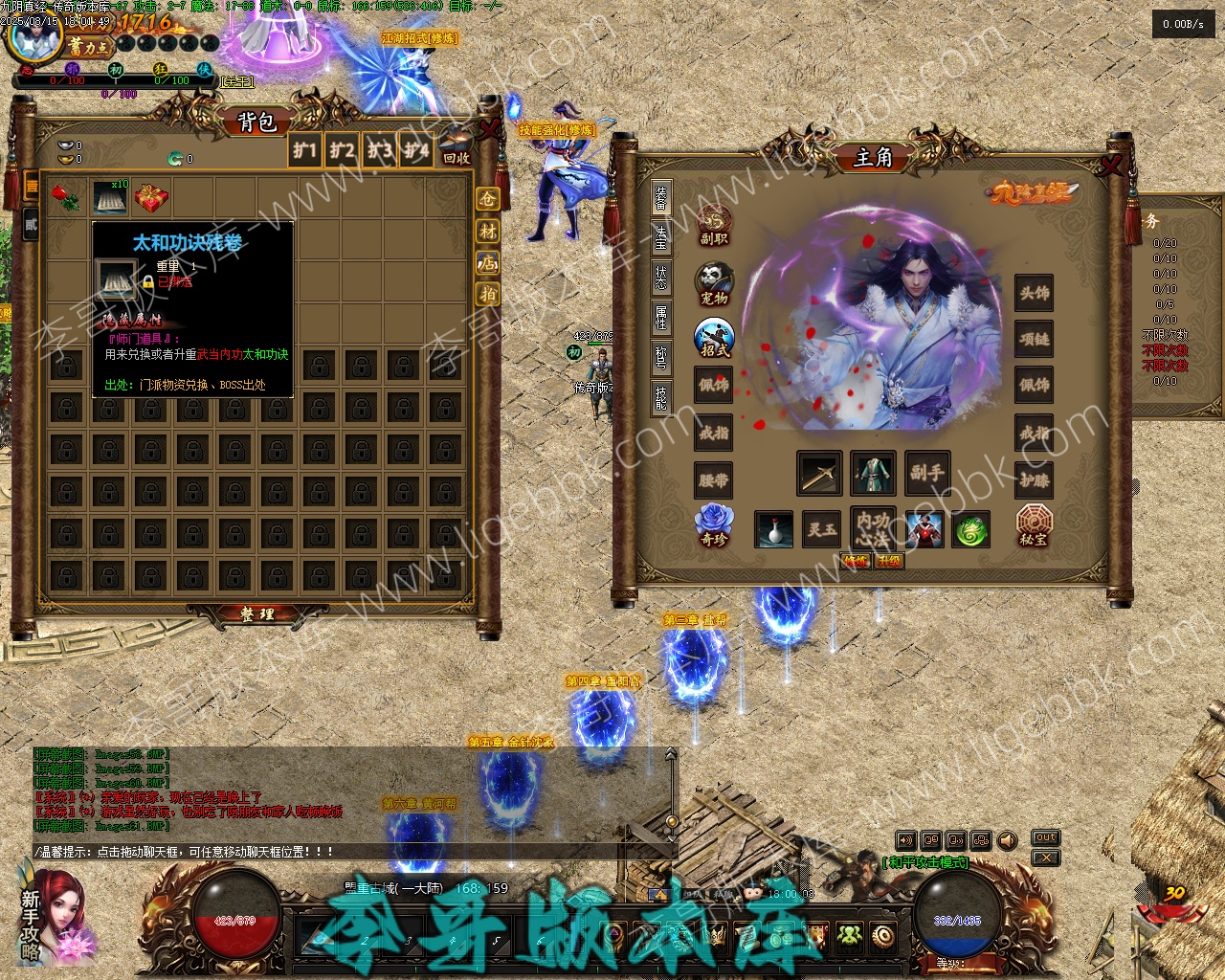1225x980 pixels.
Task: Click the out logout button
Action: click(1046, 838)
